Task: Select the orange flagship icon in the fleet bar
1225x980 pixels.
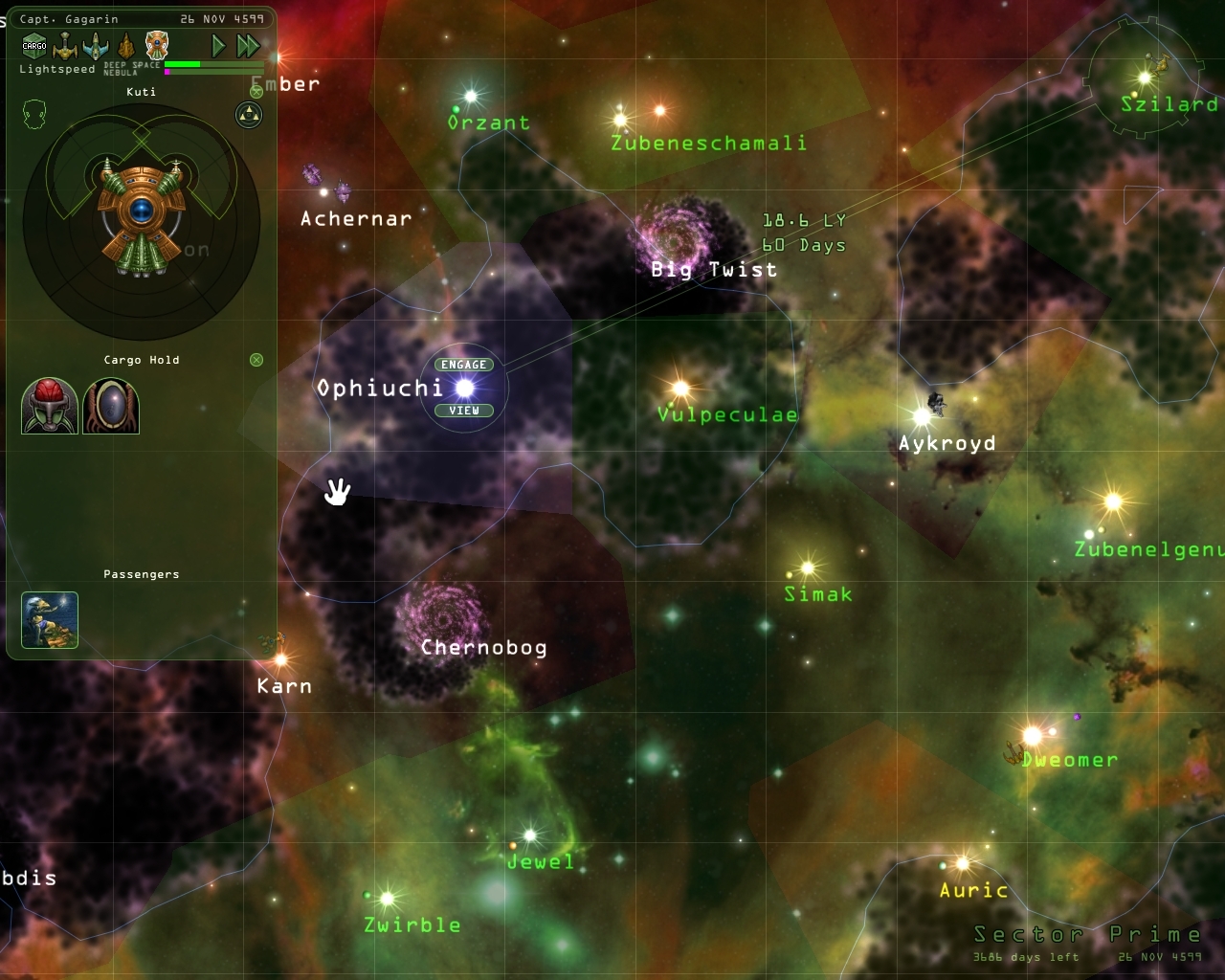Action: click(x=156, y=44)
